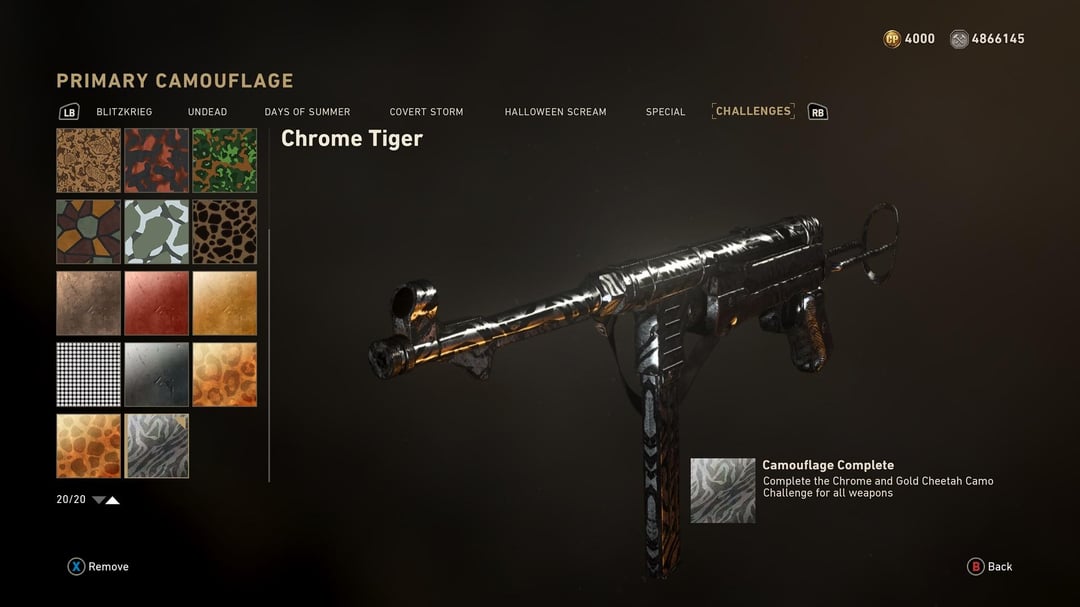This screenshot has width=1080, height=607.
Task: Pick the white checkered pattern camo
Action: (88, 374)
